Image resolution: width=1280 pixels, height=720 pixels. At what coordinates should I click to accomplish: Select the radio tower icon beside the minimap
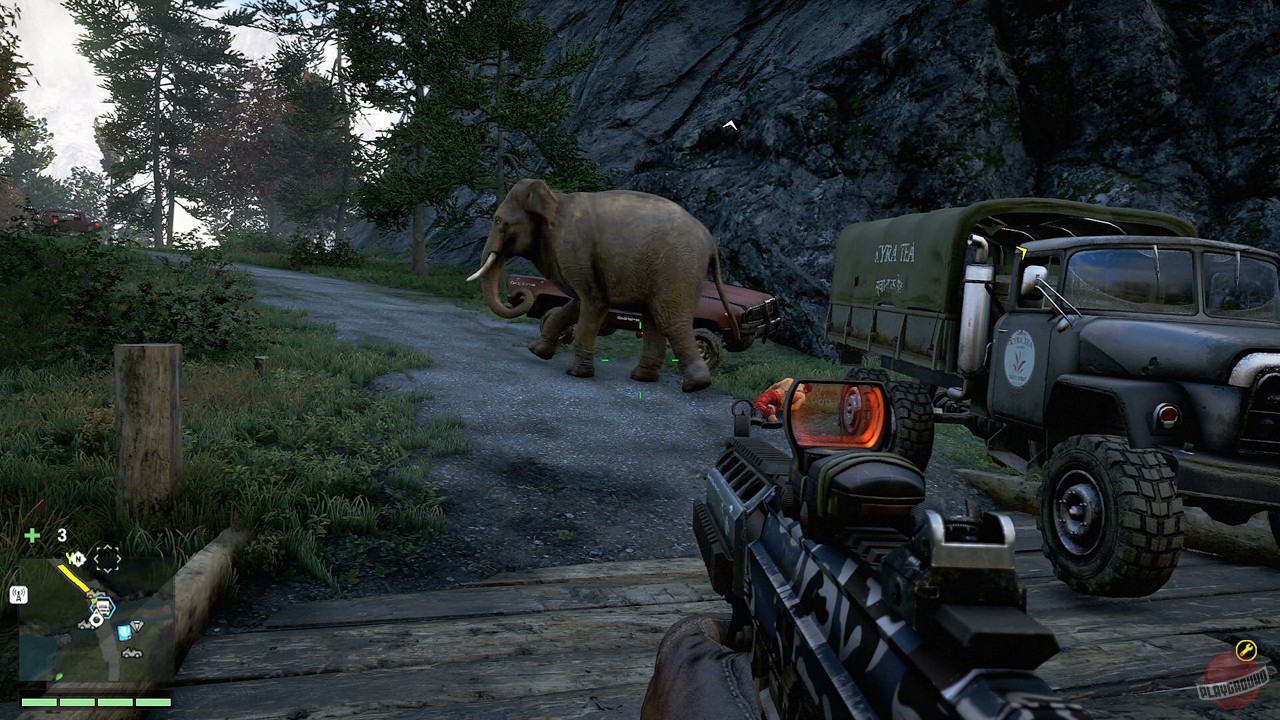click(18, 593)
